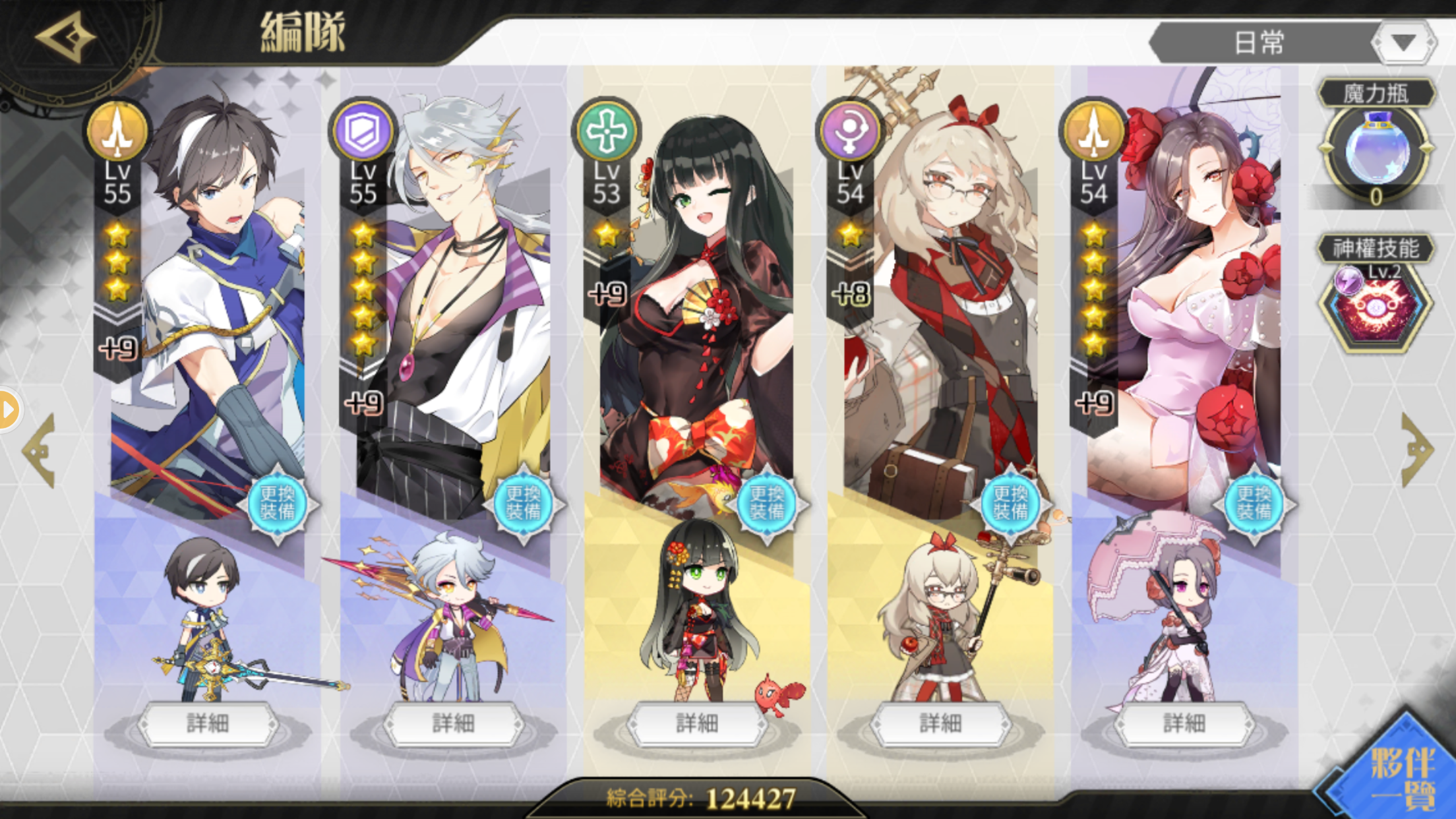Open the 日常 team preset dropdown
1456x819 pixels.
(x=1402, y=43)
